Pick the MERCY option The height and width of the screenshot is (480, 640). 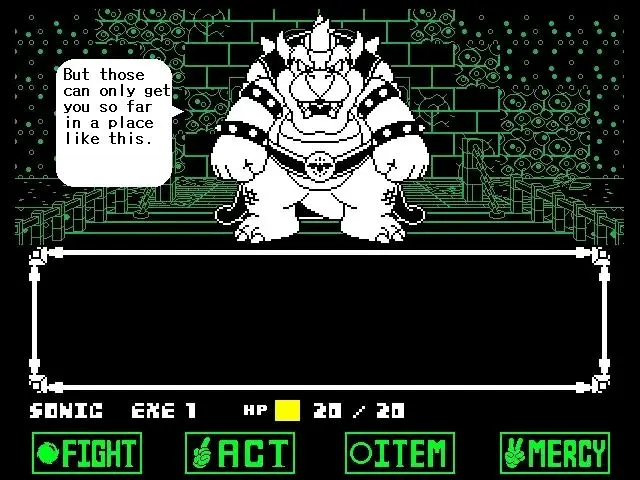pyautogui.click(x=554, y=453)
